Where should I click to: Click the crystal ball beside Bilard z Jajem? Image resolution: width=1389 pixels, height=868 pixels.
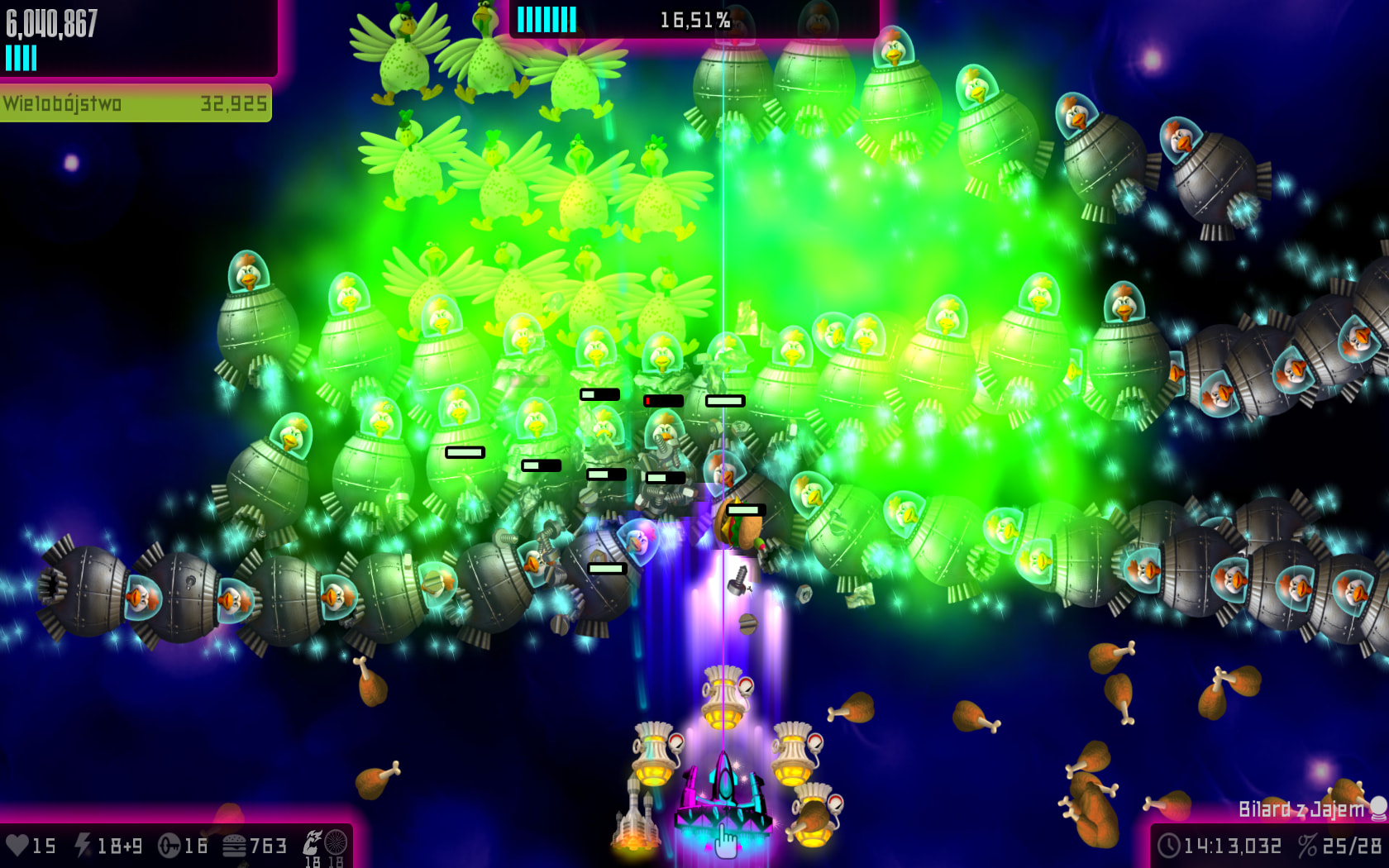point(1378,808)
